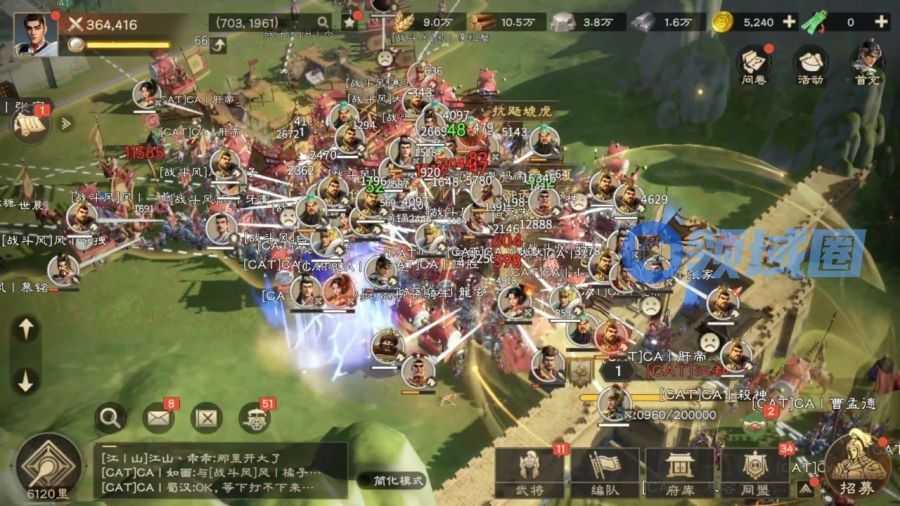Open the 活动 events menu
The image size is (900, 506).
click(810, 64)
